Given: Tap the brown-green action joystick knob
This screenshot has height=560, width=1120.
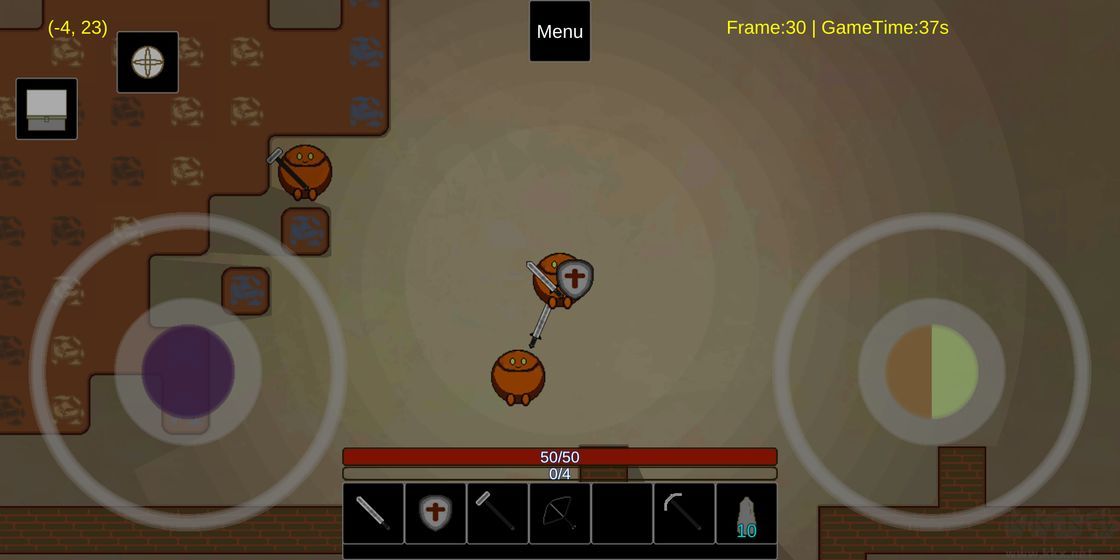Looking at the screenshot, I should pos(932,371).
